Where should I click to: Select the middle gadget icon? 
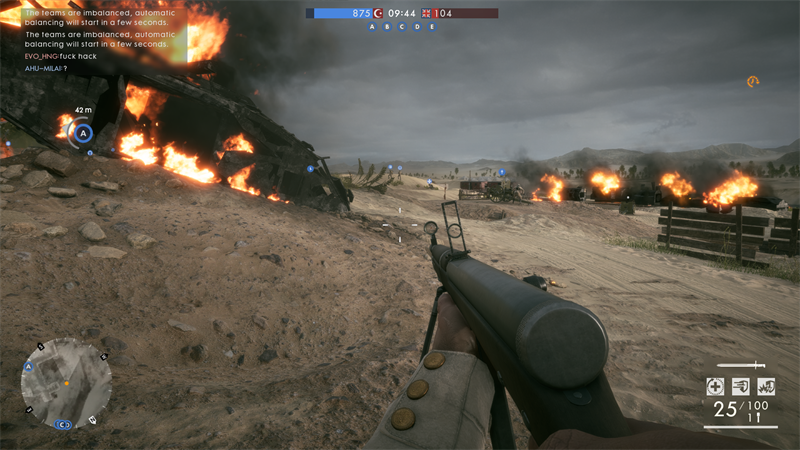(740, 386)
